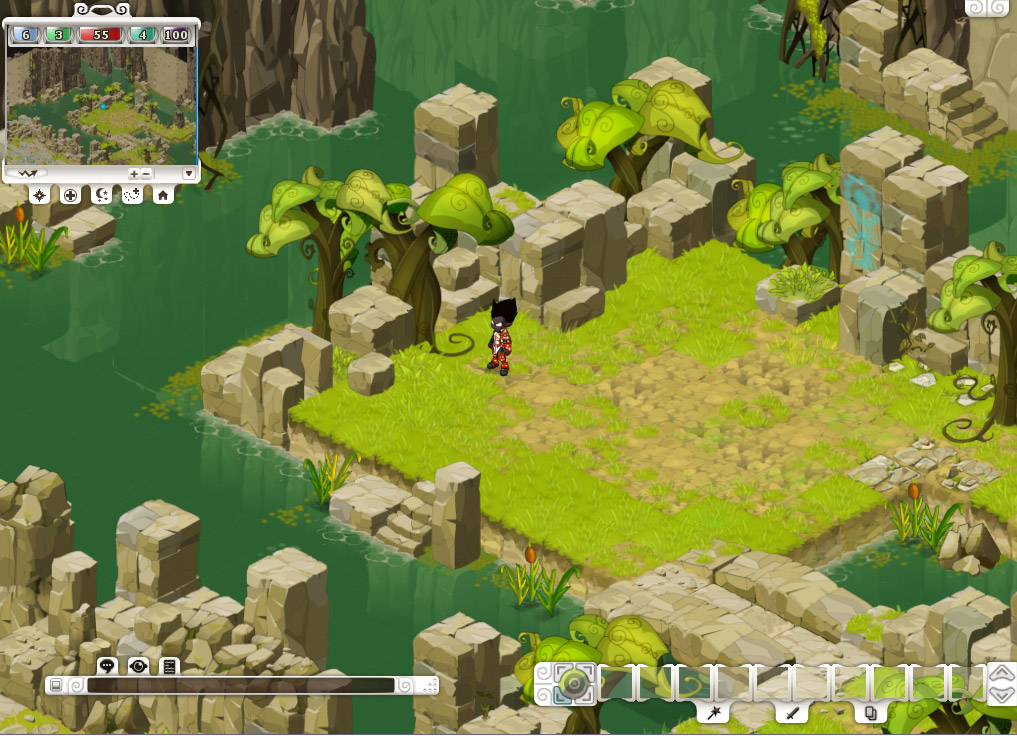Screen dimensions: 1017x736
Task: Click the hotbar page up arrow
Action: coord(1001,673)
